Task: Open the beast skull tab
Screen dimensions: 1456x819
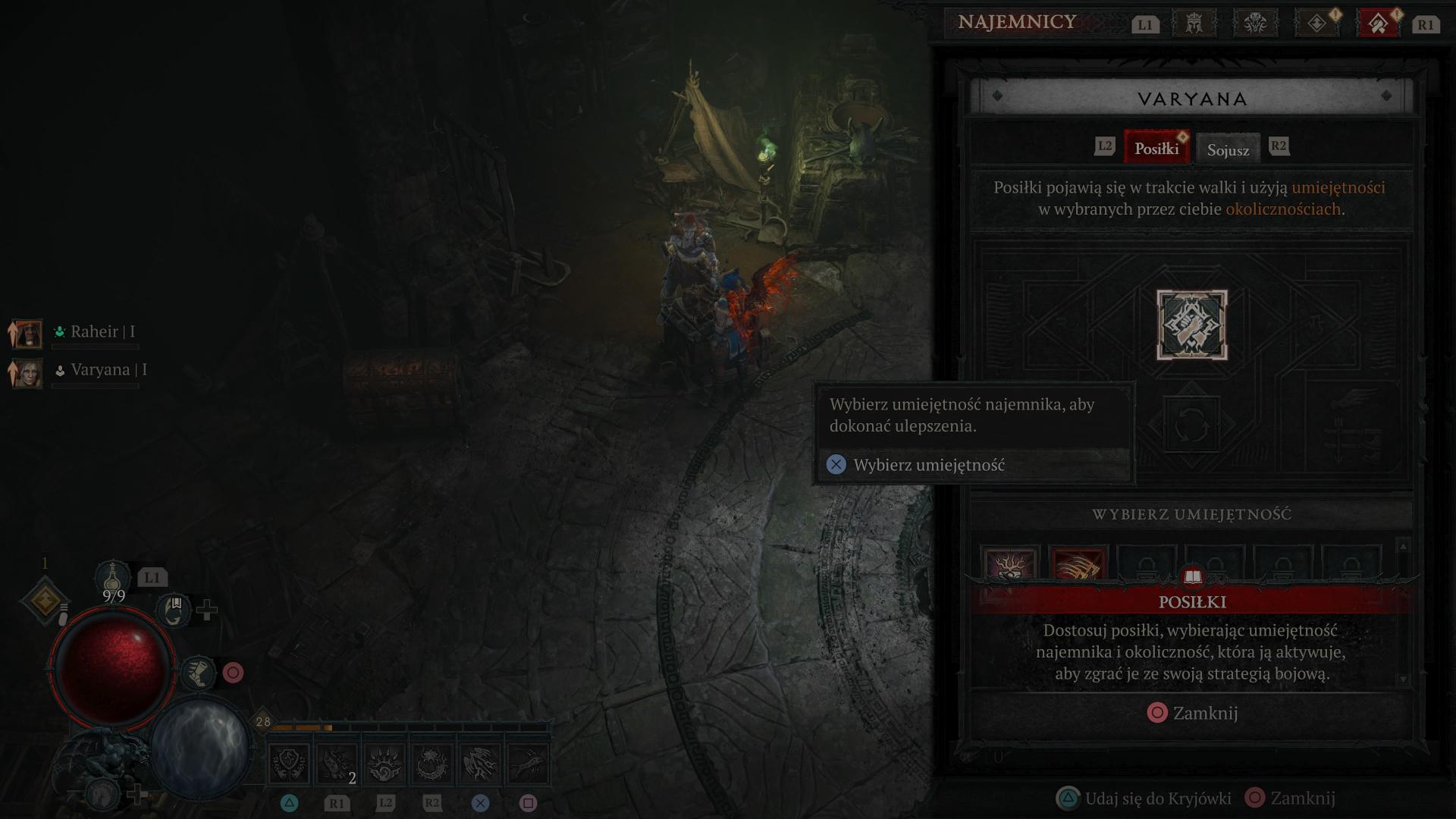Action: click(x=1255, y=24)
